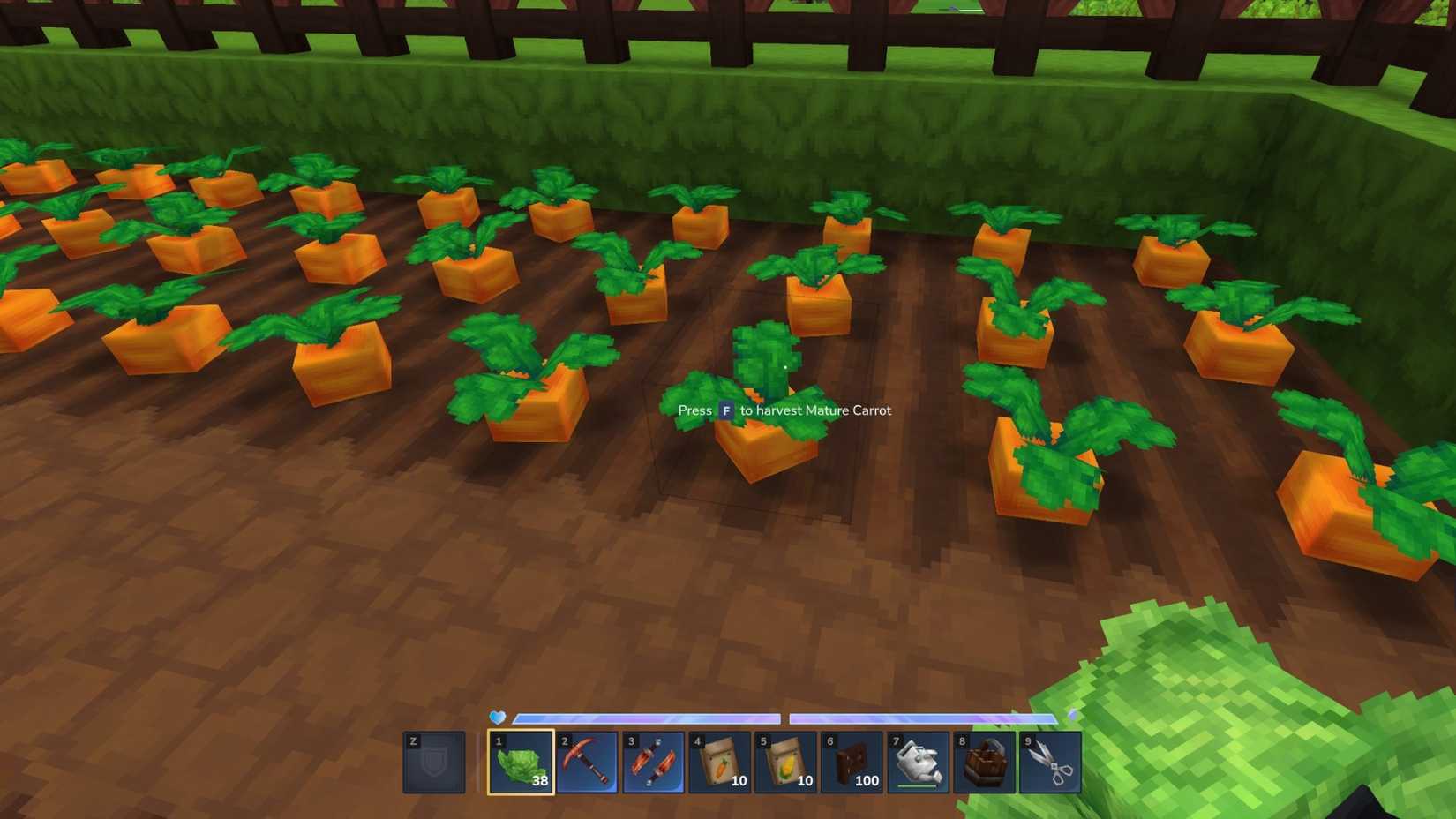Click the count 100 on the door slot
Image resolution: width=1456 pixels, height=819 pixels.
pyautogui.click(x=867, y=780)
